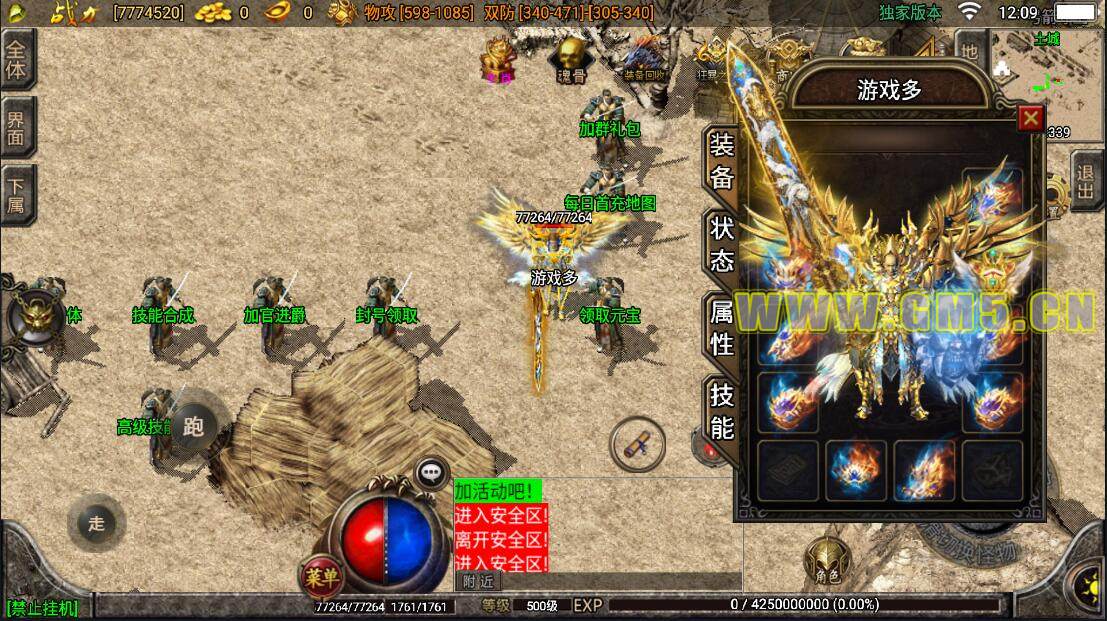The width and height of the screenshot is (1107, 621).
Task: Open 装备回收 equipment recycling
Action: click(x=643, y=59)
